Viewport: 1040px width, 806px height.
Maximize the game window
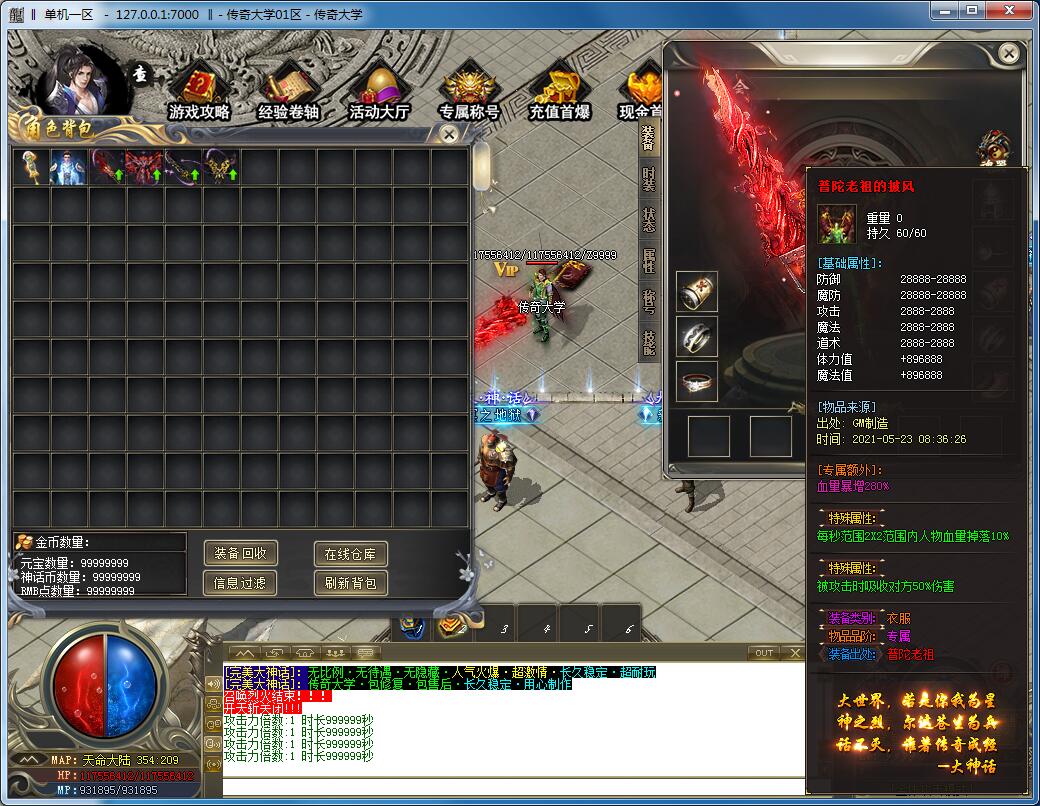971,10
